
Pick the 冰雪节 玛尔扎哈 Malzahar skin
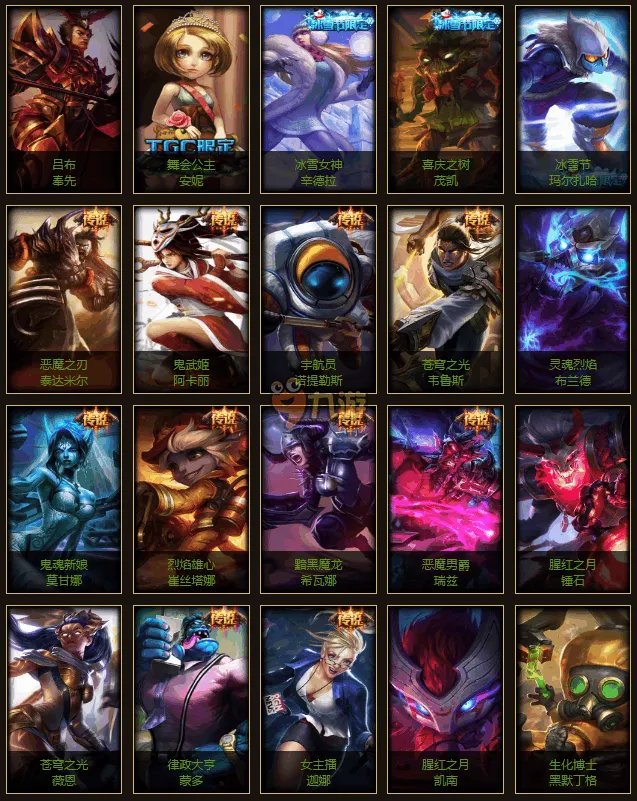click(573, 98)
